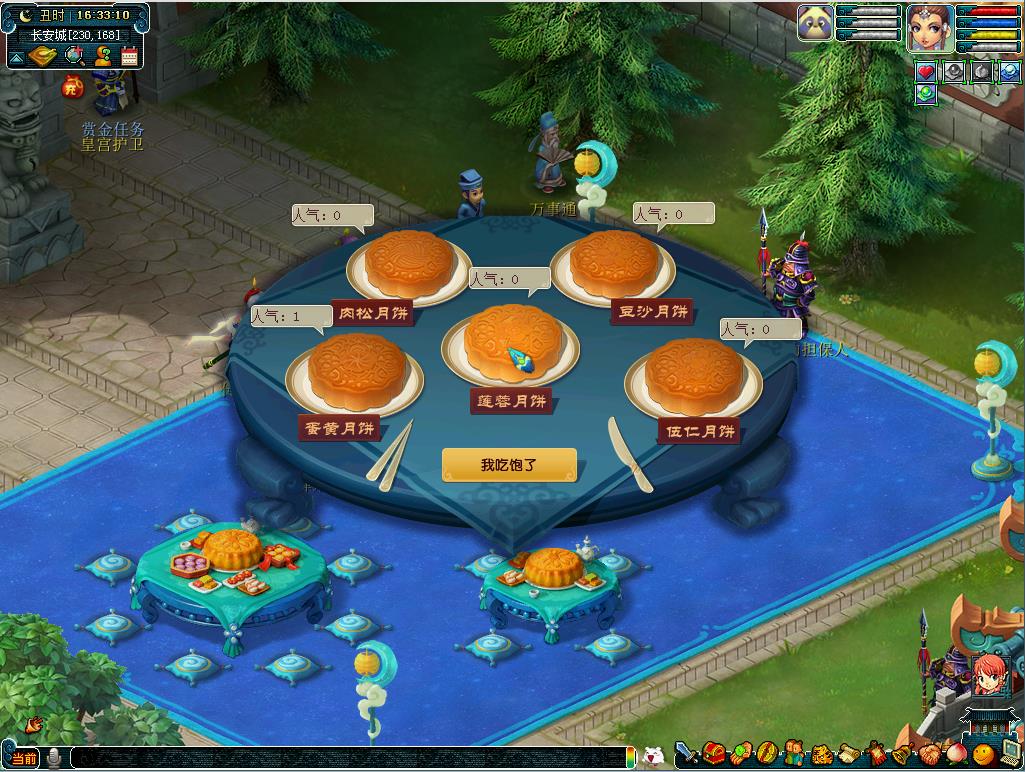Image resolution: width=1025 pixels, height=772 pixels.
Task: Click the yellow smiley face toolbar icon
Action: (x=982, y=753)
